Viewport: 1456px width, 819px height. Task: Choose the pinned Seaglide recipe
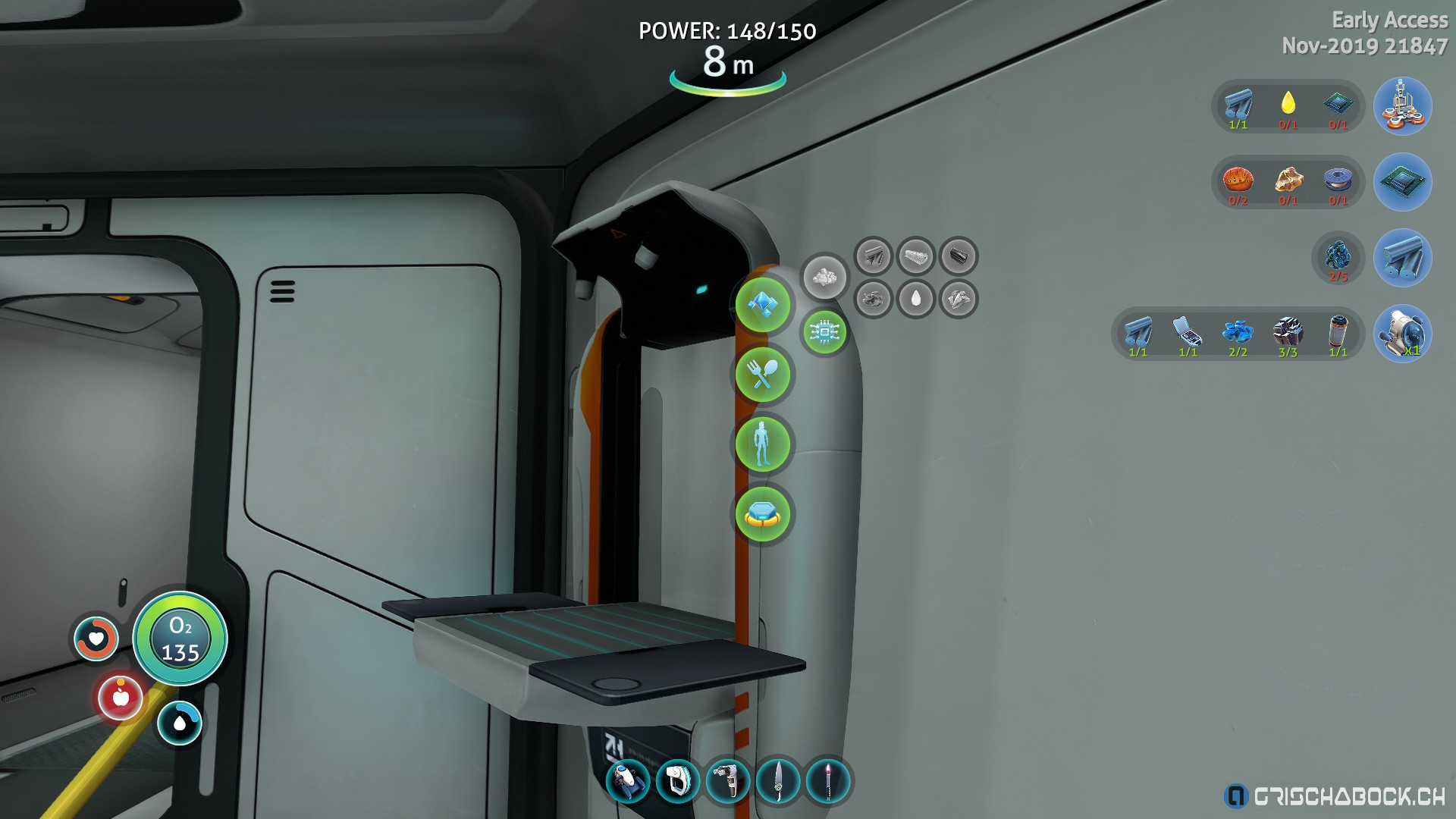tap(1402, 334)
